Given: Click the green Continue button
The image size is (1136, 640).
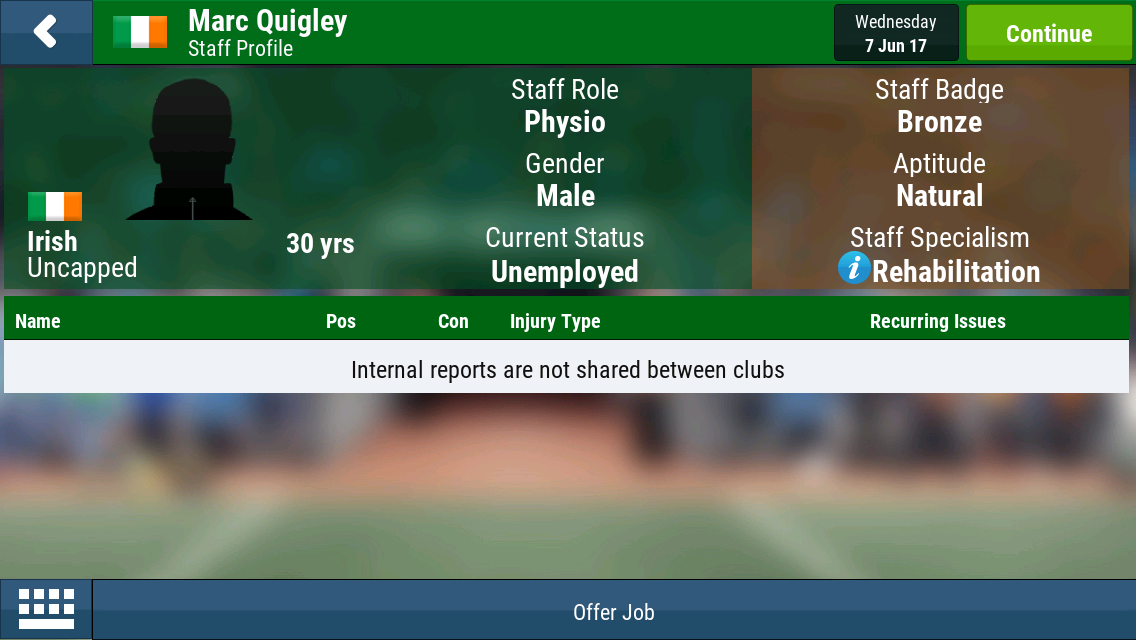Looking at the screenshot, I should click(1048, 33).
